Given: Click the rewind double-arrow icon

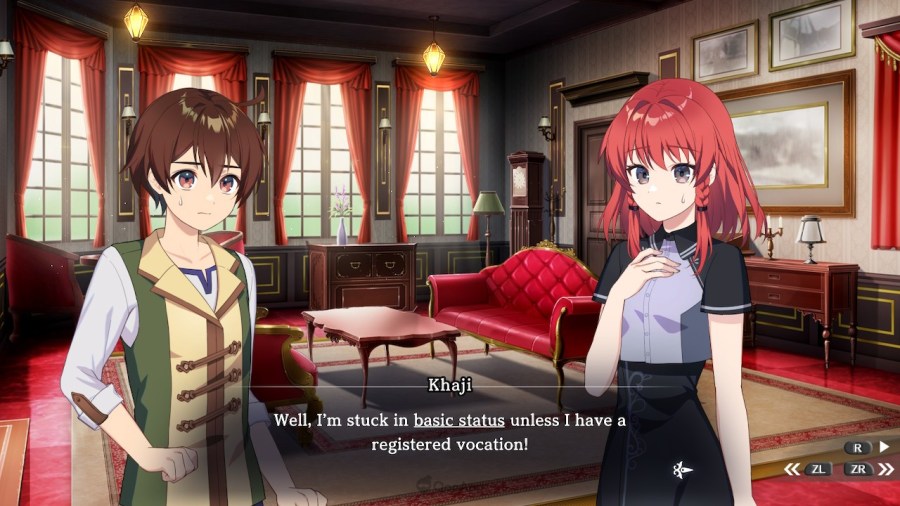Looking at the screenshot, I should coord(791,468).
